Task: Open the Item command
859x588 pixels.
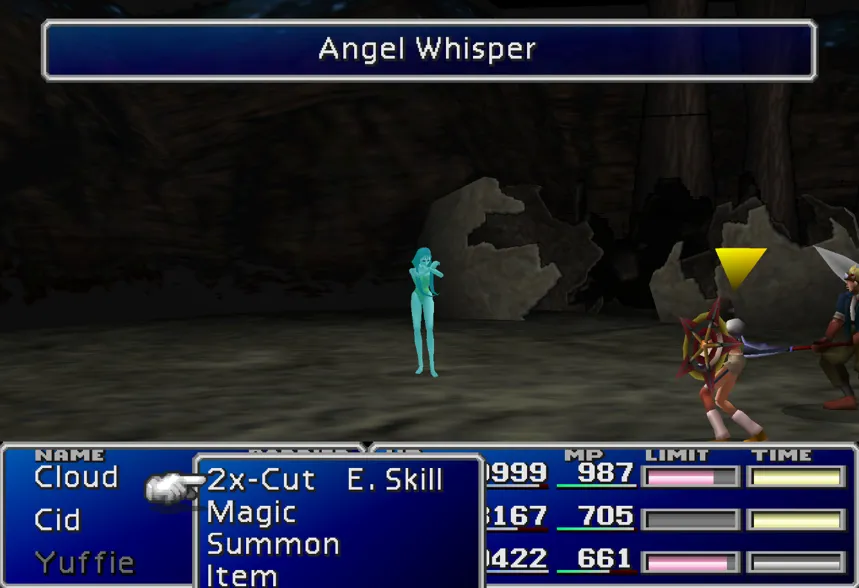Action: (x=242, y=575)
